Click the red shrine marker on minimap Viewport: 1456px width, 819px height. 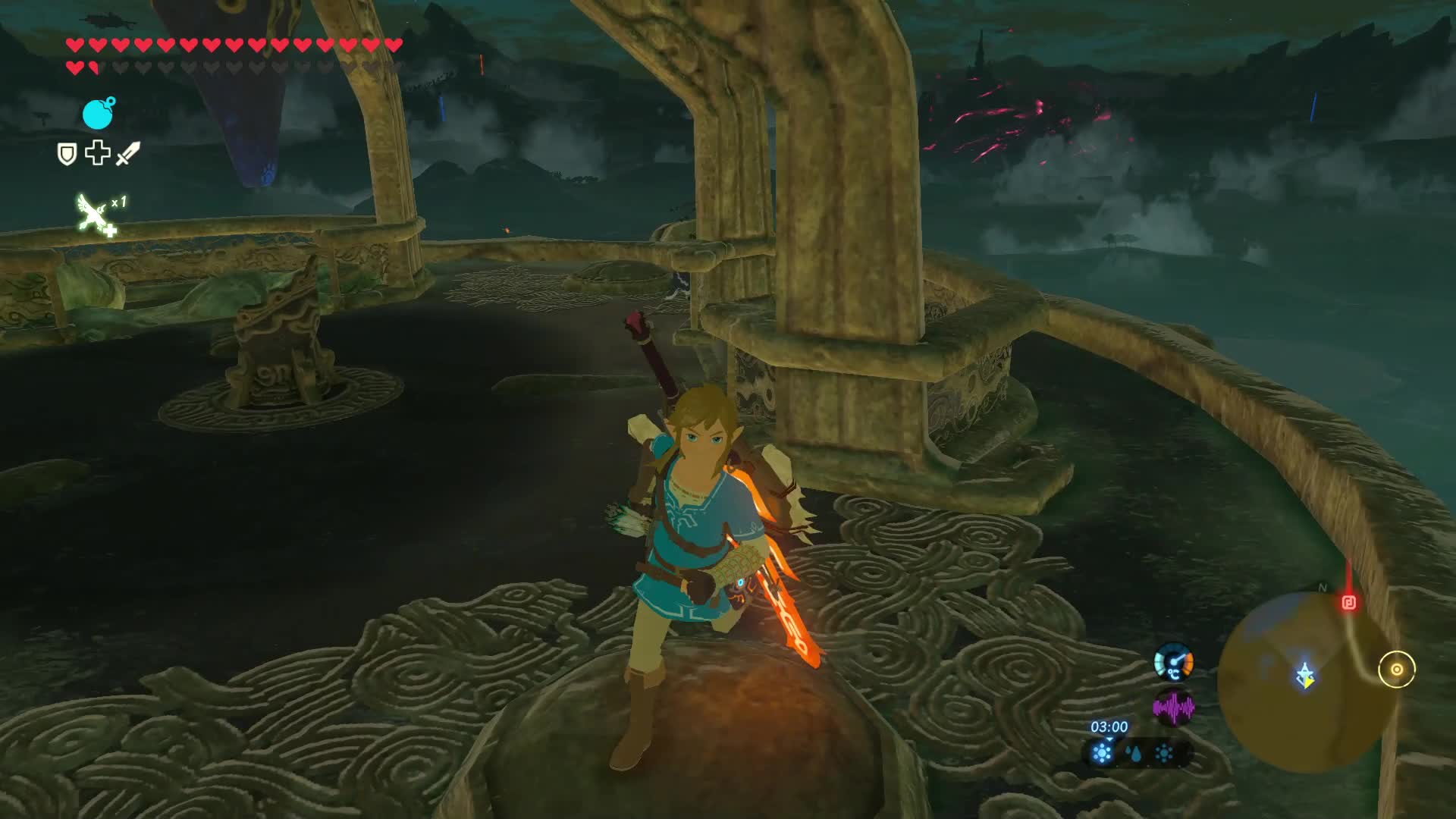pyautogui.click(x=1348, y=603)
